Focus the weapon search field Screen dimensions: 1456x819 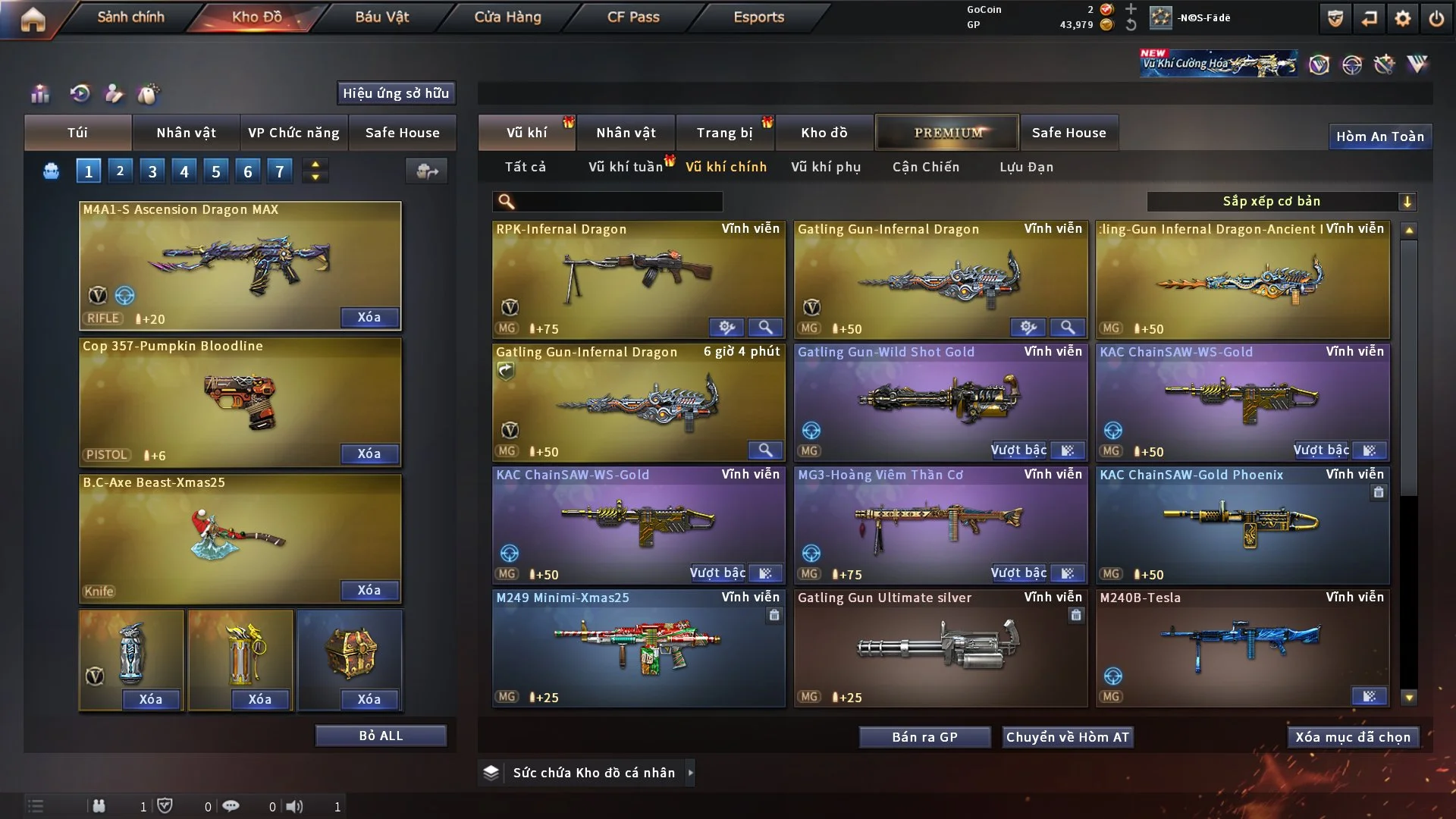pyautogui.click(x=618, y=202)
